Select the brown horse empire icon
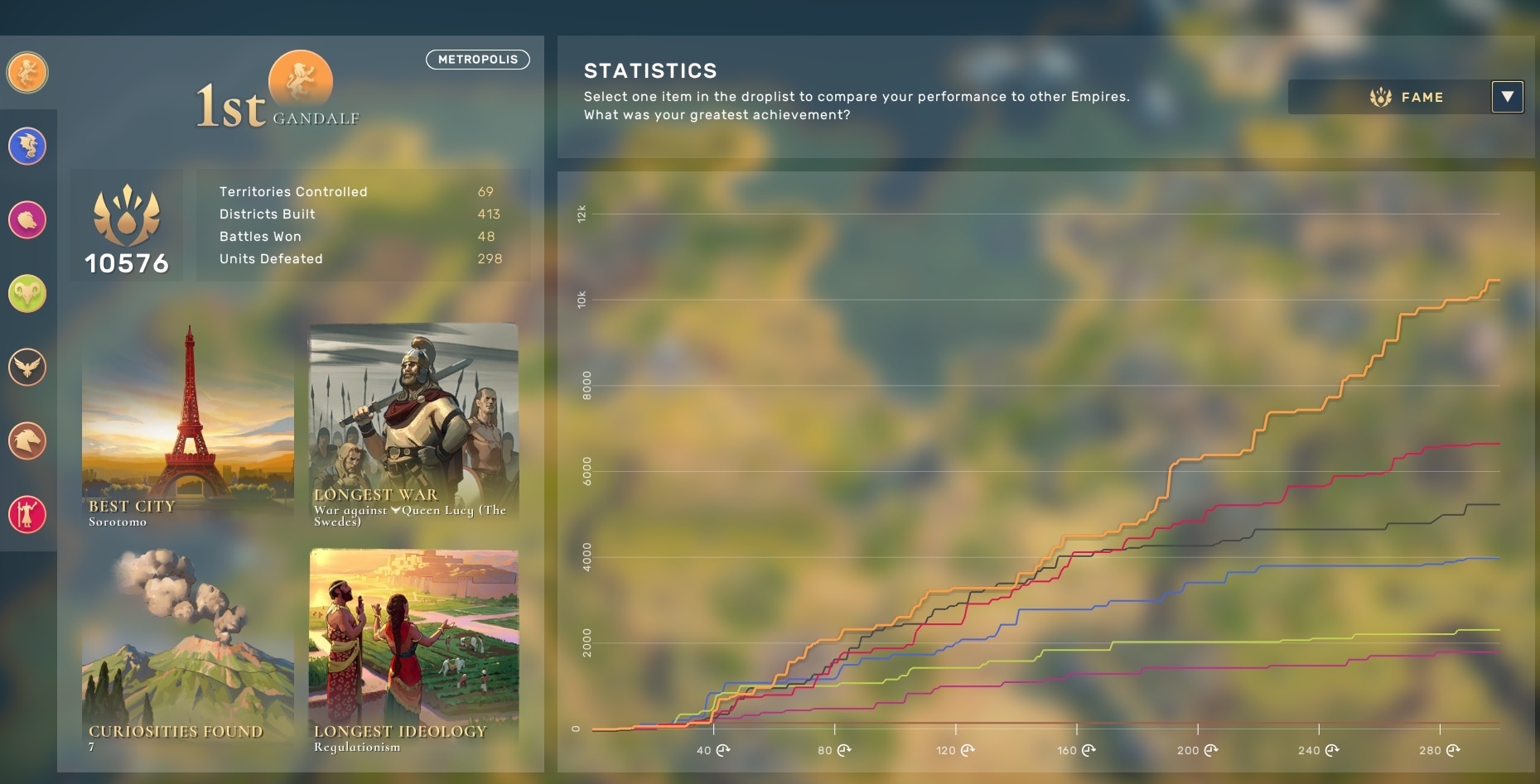 coord(27,441)
